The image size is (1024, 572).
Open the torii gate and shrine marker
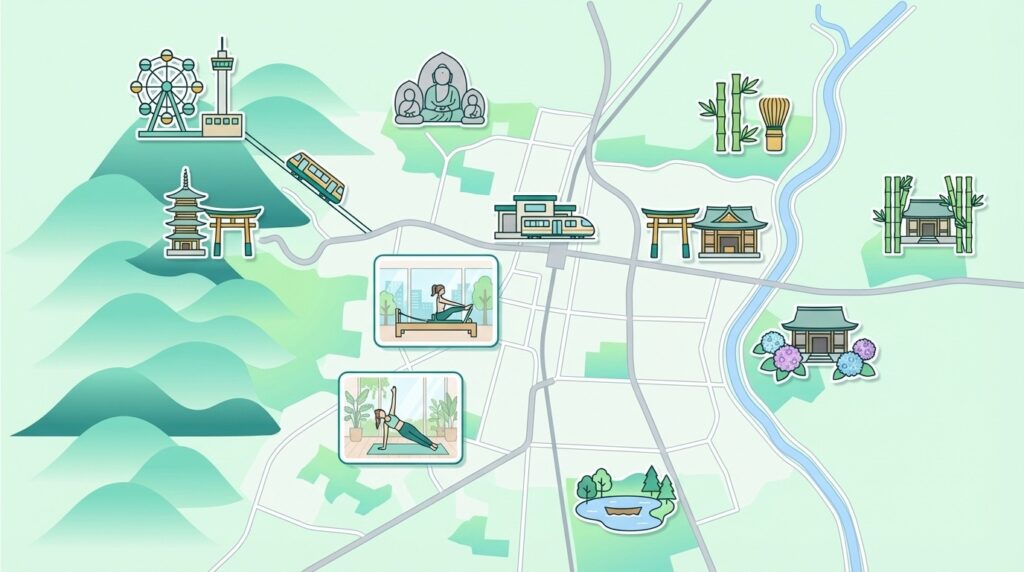(704, 232)
